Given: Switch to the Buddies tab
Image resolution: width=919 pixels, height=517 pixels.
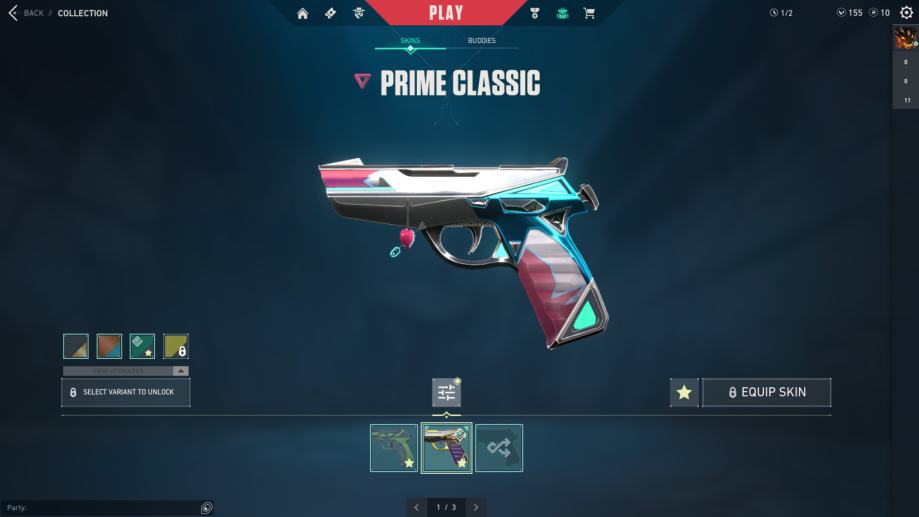Looking at the screenshot, I should tap(481, 41).
